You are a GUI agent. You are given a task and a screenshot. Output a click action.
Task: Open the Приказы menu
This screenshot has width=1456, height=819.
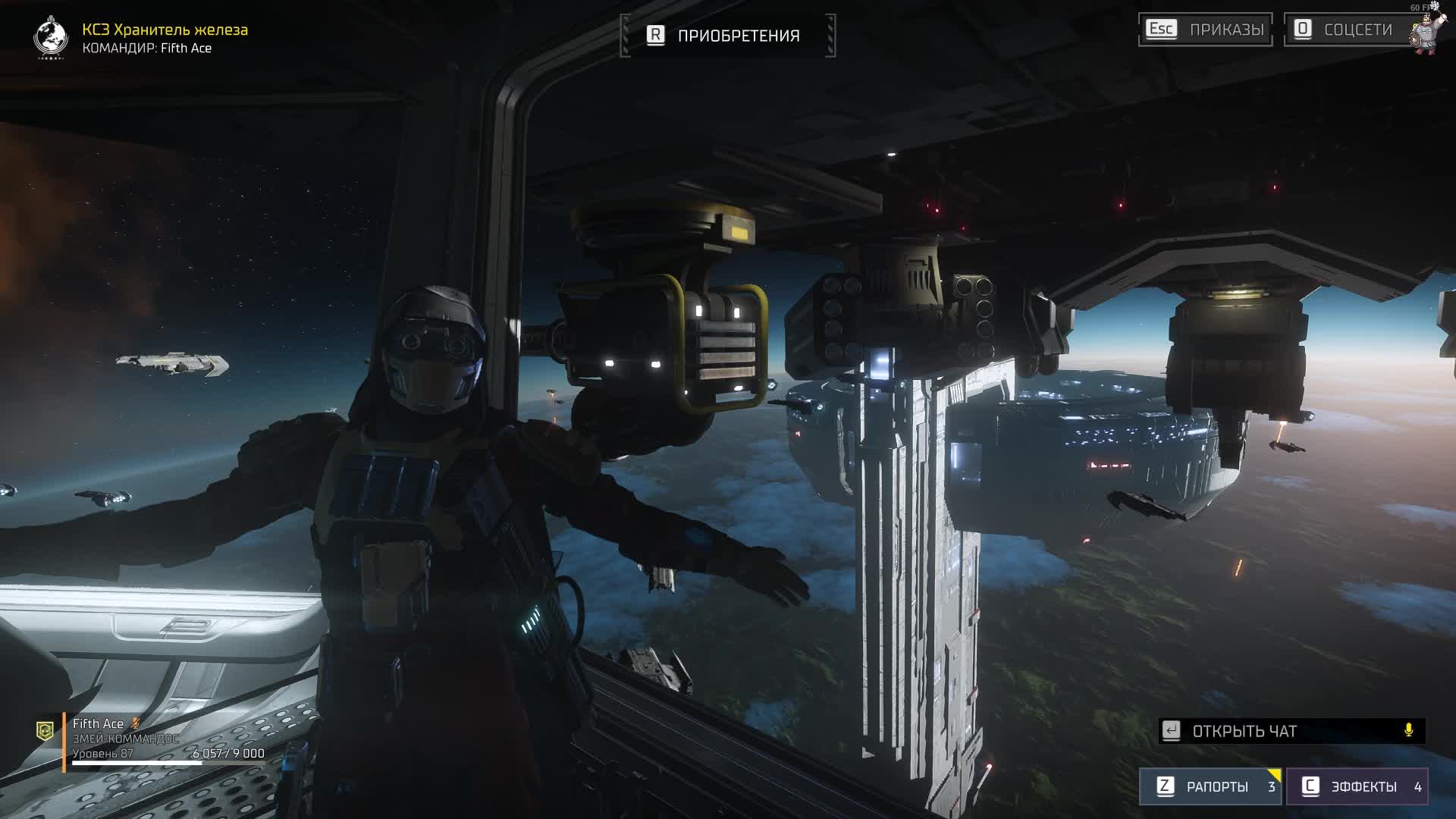[x=1205, y=30]
